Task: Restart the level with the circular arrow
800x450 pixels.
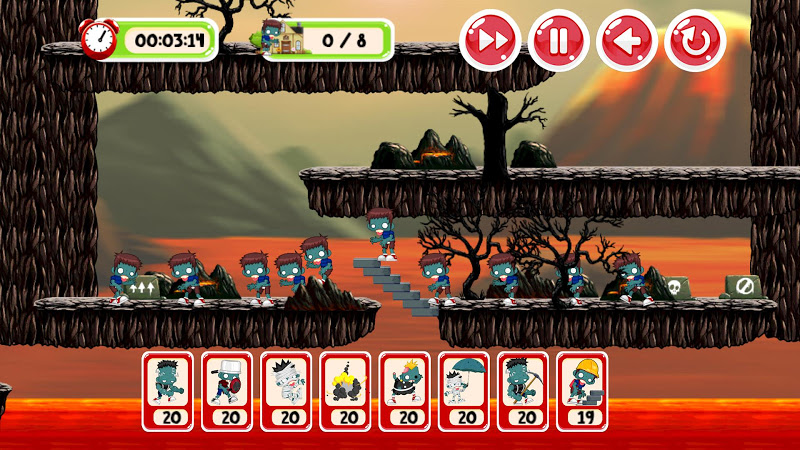Action: [695, 41]
